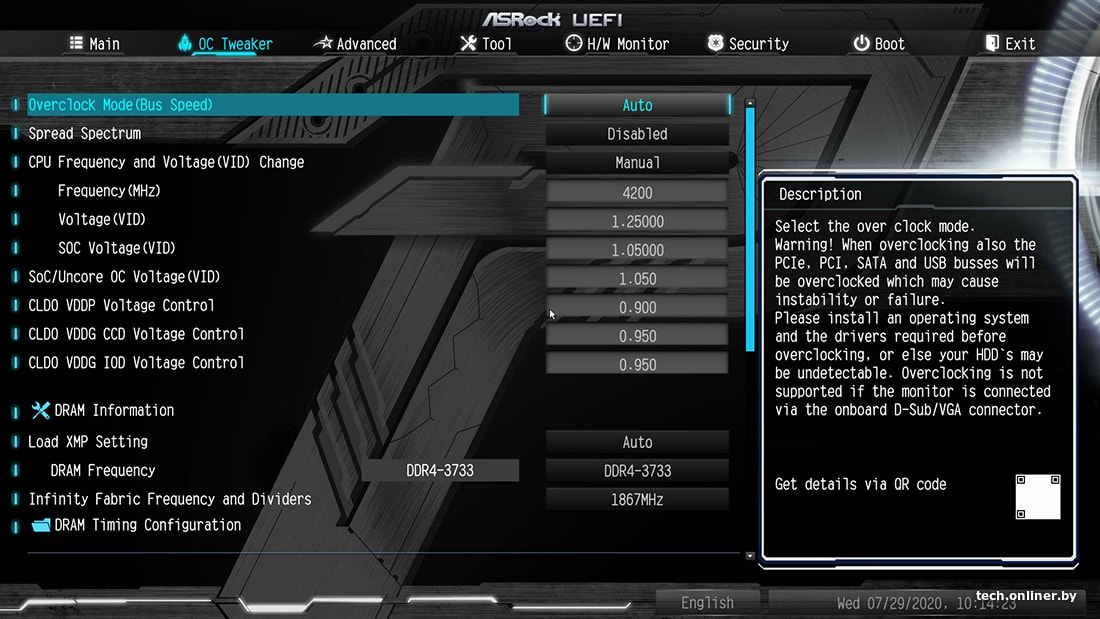Choose the Exit tab
Screen dimensions: 1100x619
point(1010,44)
